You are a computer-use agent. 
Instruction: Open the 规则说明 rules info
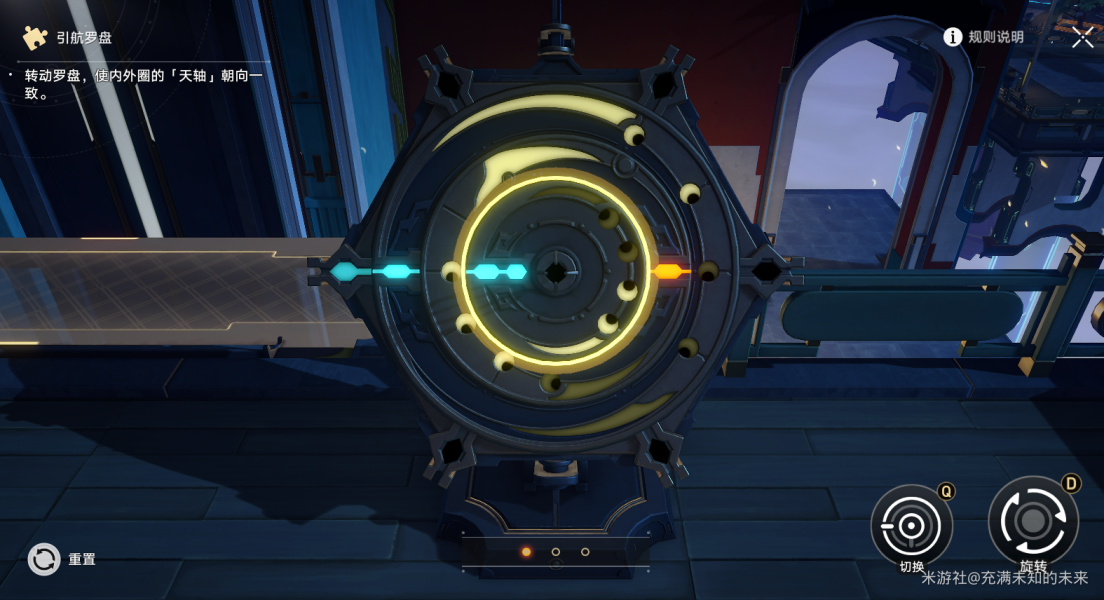(x=984, y=37)
